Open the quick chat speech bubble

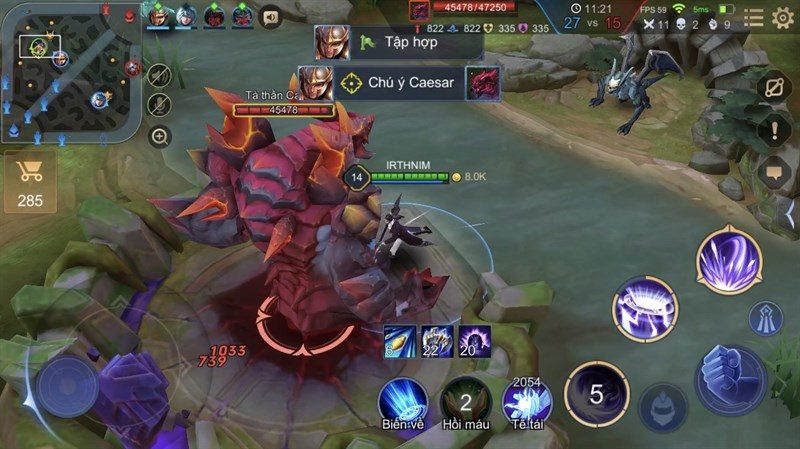(x=774, y=173)
